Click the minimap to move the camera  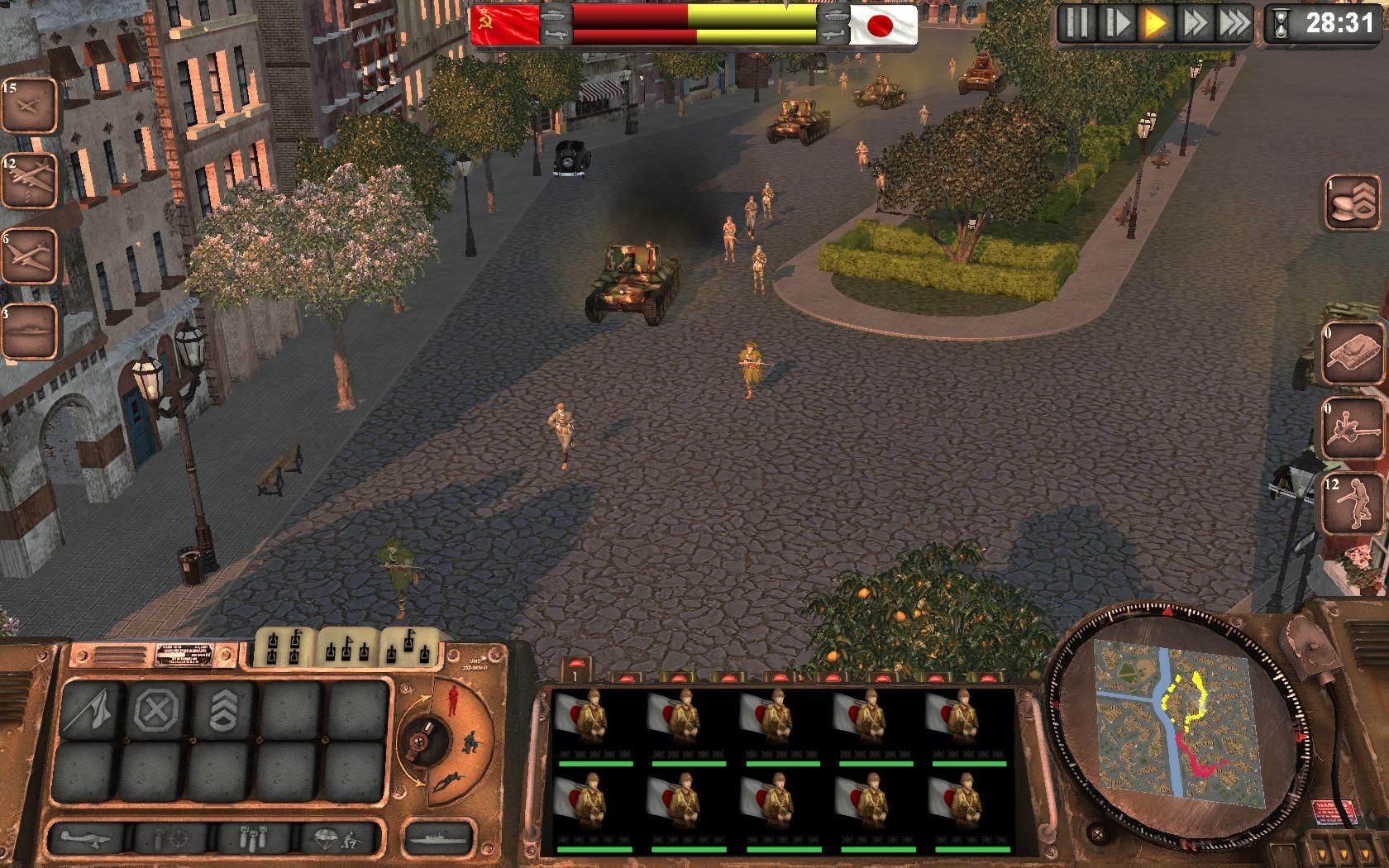[x=1174, y=718]
